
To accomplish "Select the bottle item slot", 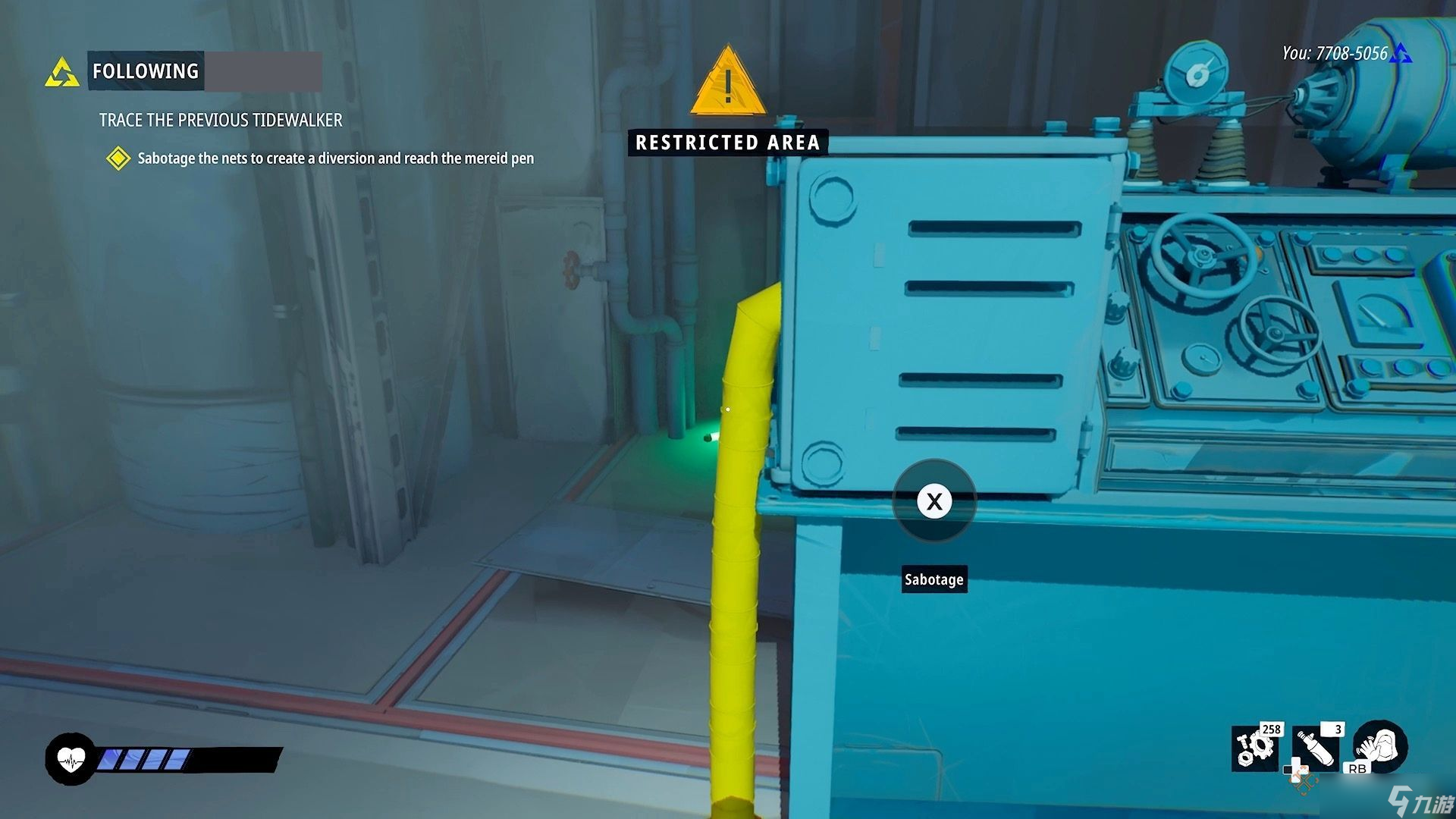I will pyautogui.click(x=1317, y=748).
